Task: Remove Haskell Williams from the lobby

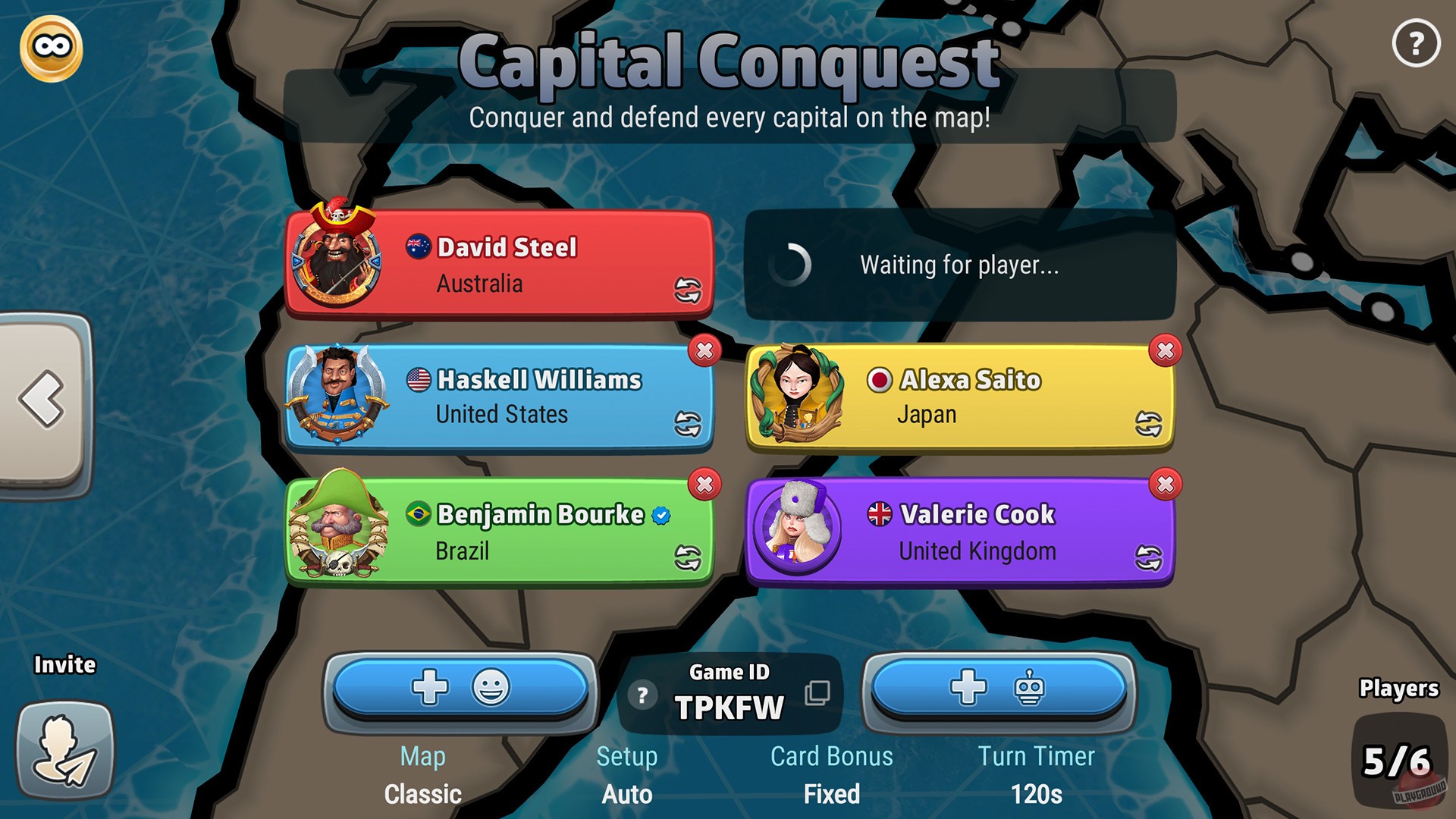Action: tap(704, 351)
